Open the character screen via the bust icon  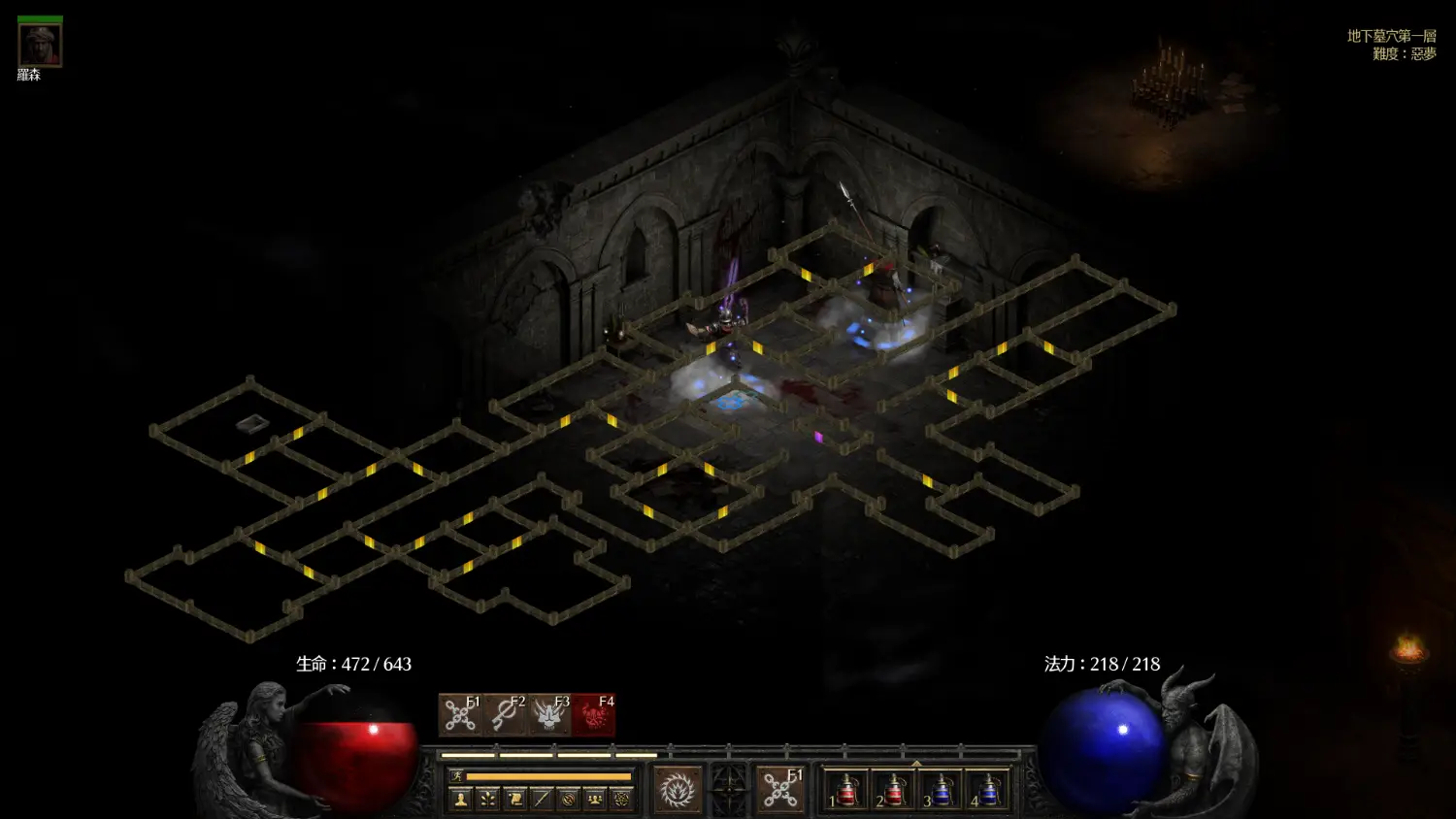461,800
